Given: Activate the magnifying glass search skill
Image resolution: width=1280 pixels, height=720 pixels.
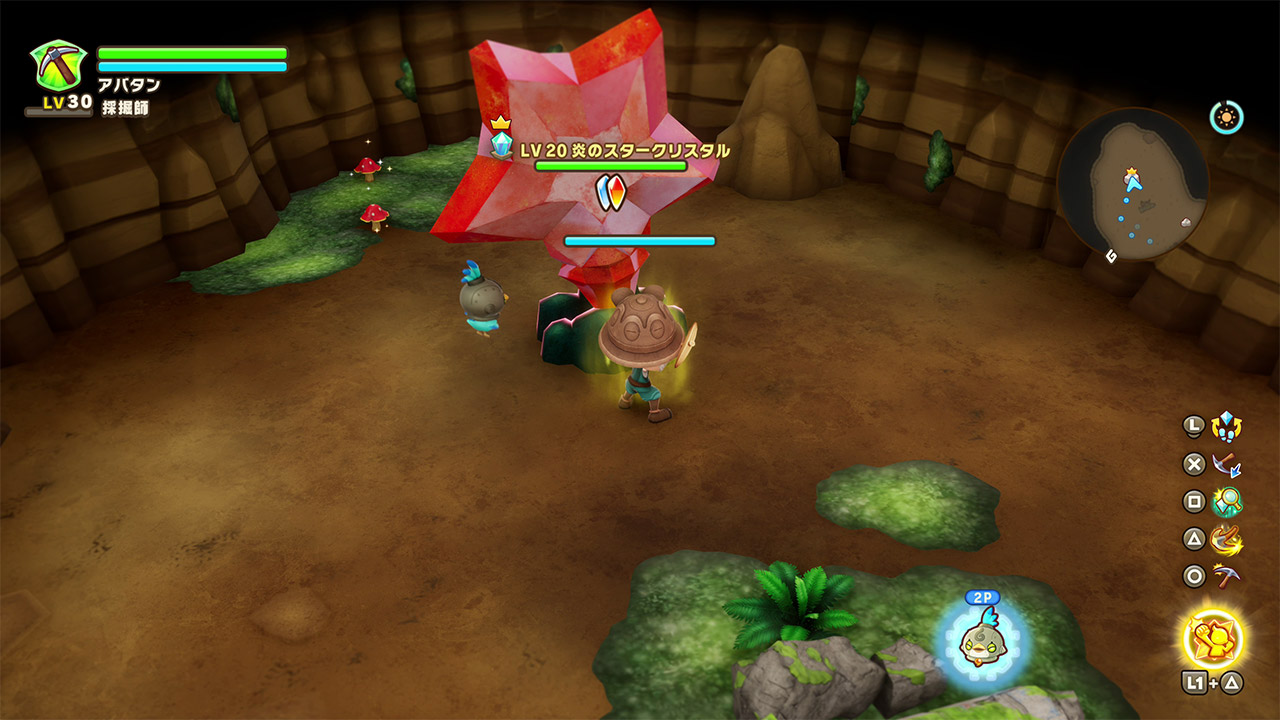Looking at the screenshot, I should pyautogui.click(x=1226, y=501).
